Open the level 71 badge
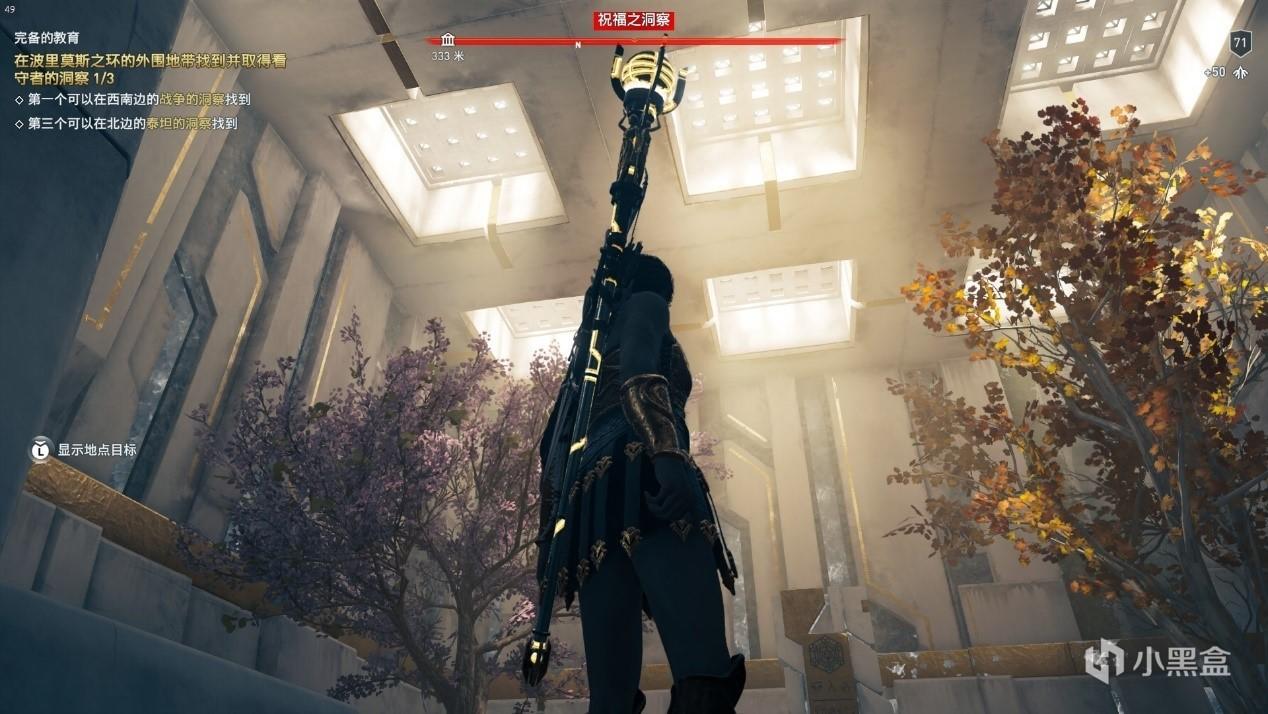 click(x=1241, y=43)
